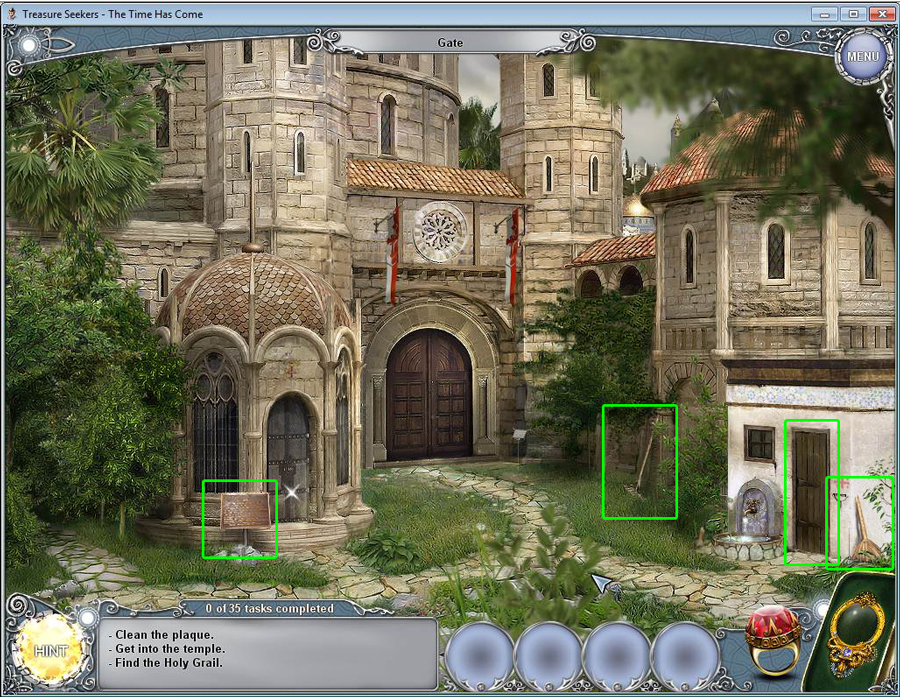Close the game window
The image size is (900, 697).
point(881,14)
